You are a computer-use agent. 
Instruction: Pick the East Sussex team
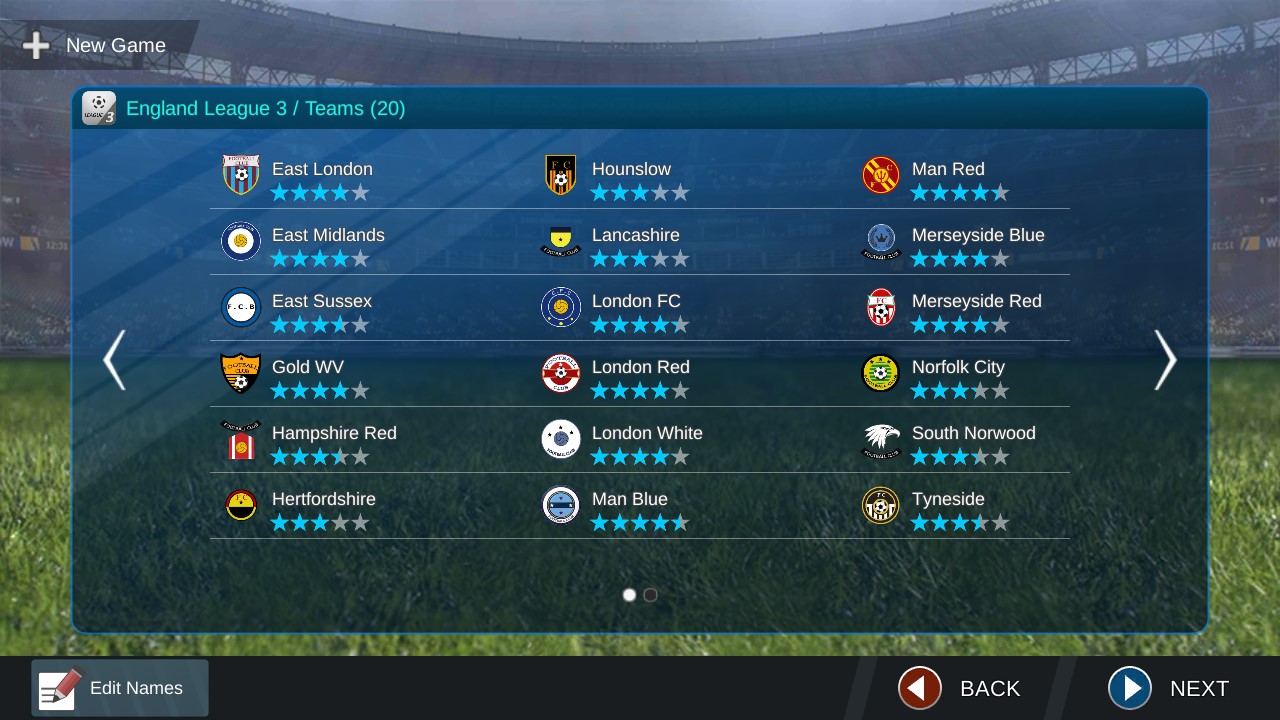pyautogui.click(x=322, y=309)
